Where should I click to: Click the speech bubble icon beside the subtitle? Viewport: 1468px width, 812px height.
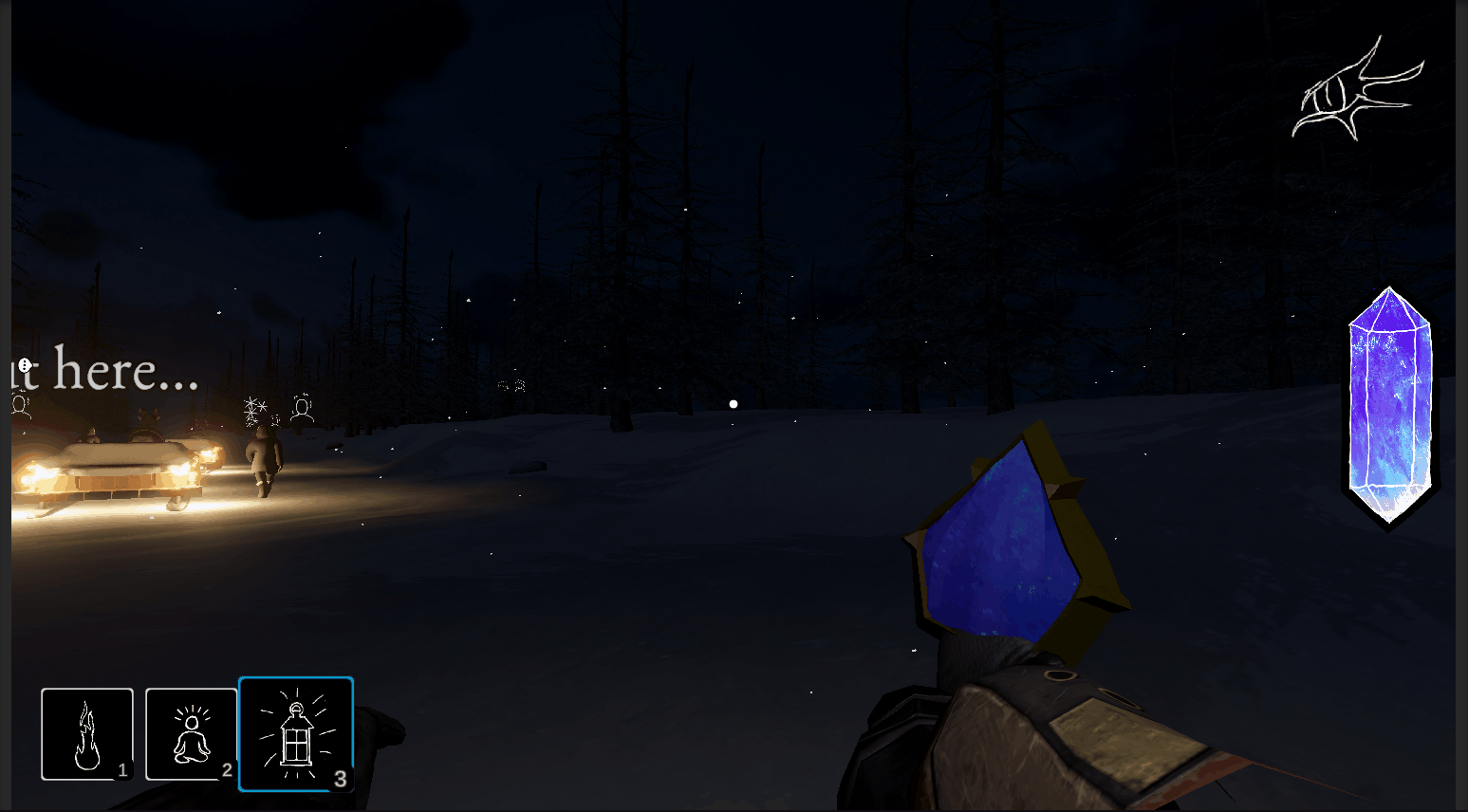[x=25, y=365]
